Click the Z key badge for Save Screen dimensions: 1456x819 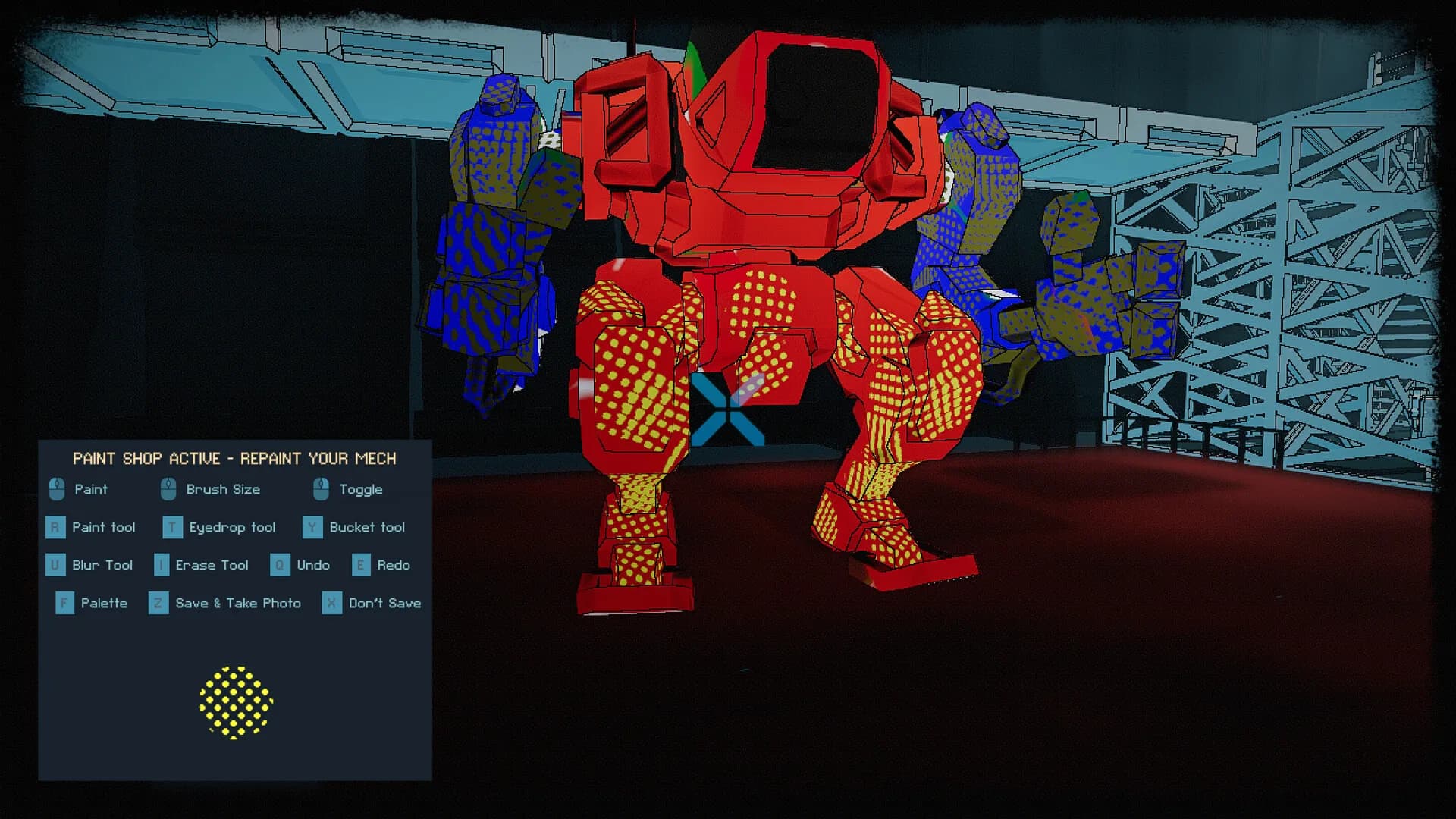coord(158,603)
